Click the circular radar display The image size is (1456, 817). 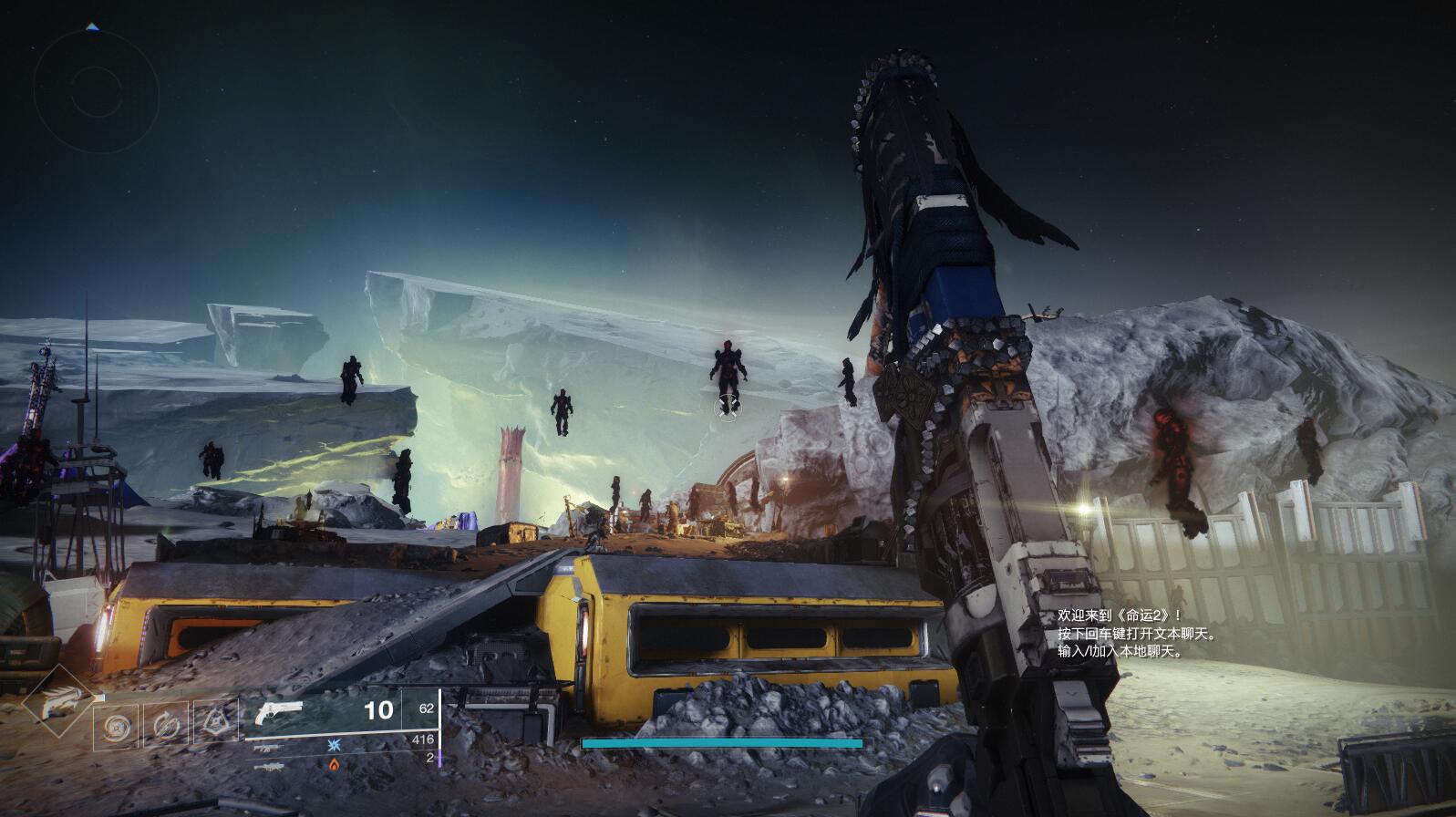(x=96, y=88)
